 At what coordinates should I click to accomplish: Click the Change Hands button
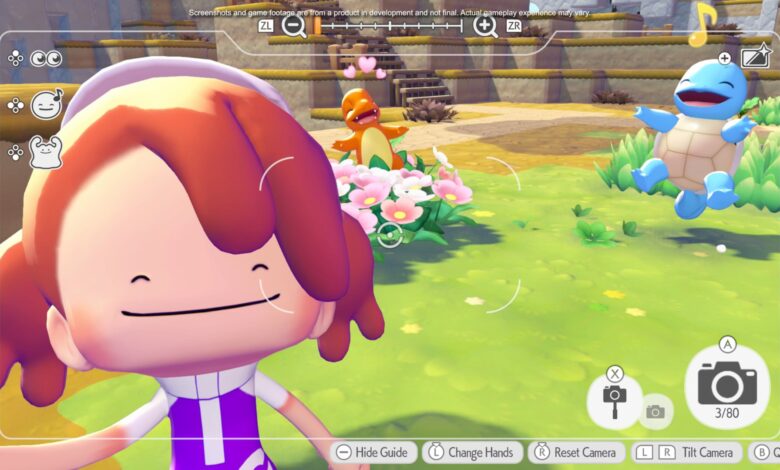point(474,453)
